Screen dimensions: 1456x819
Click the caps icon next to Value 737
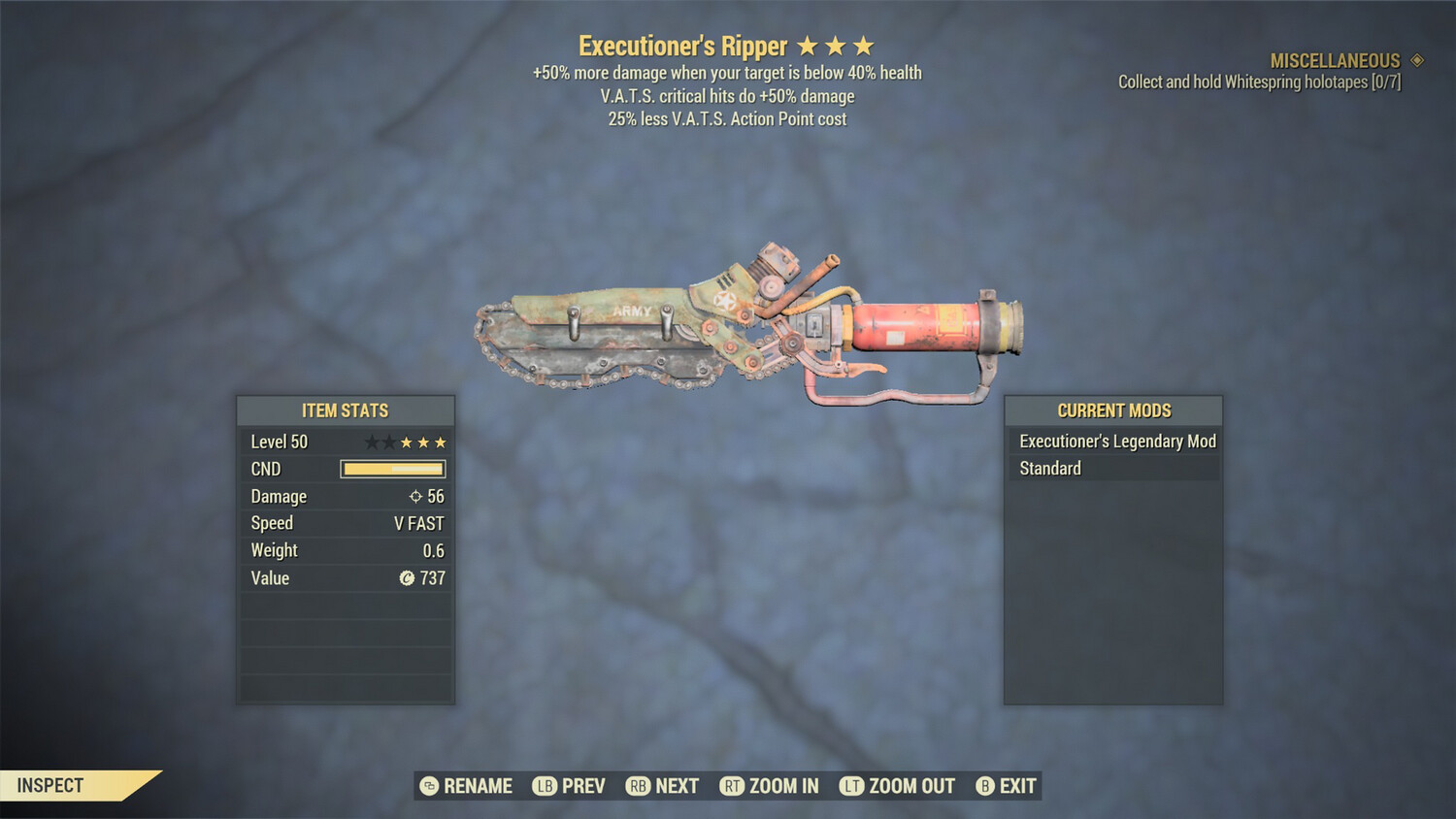[x=408, y=578]
